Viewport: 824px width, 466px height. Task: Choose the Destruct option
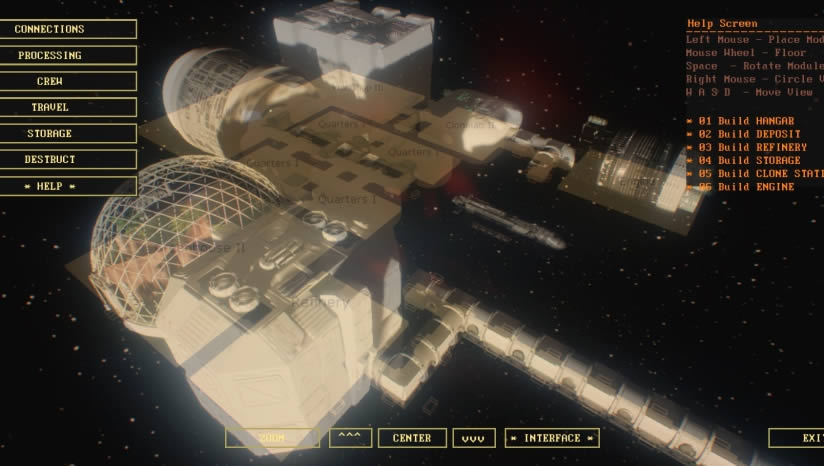point(68,160)
